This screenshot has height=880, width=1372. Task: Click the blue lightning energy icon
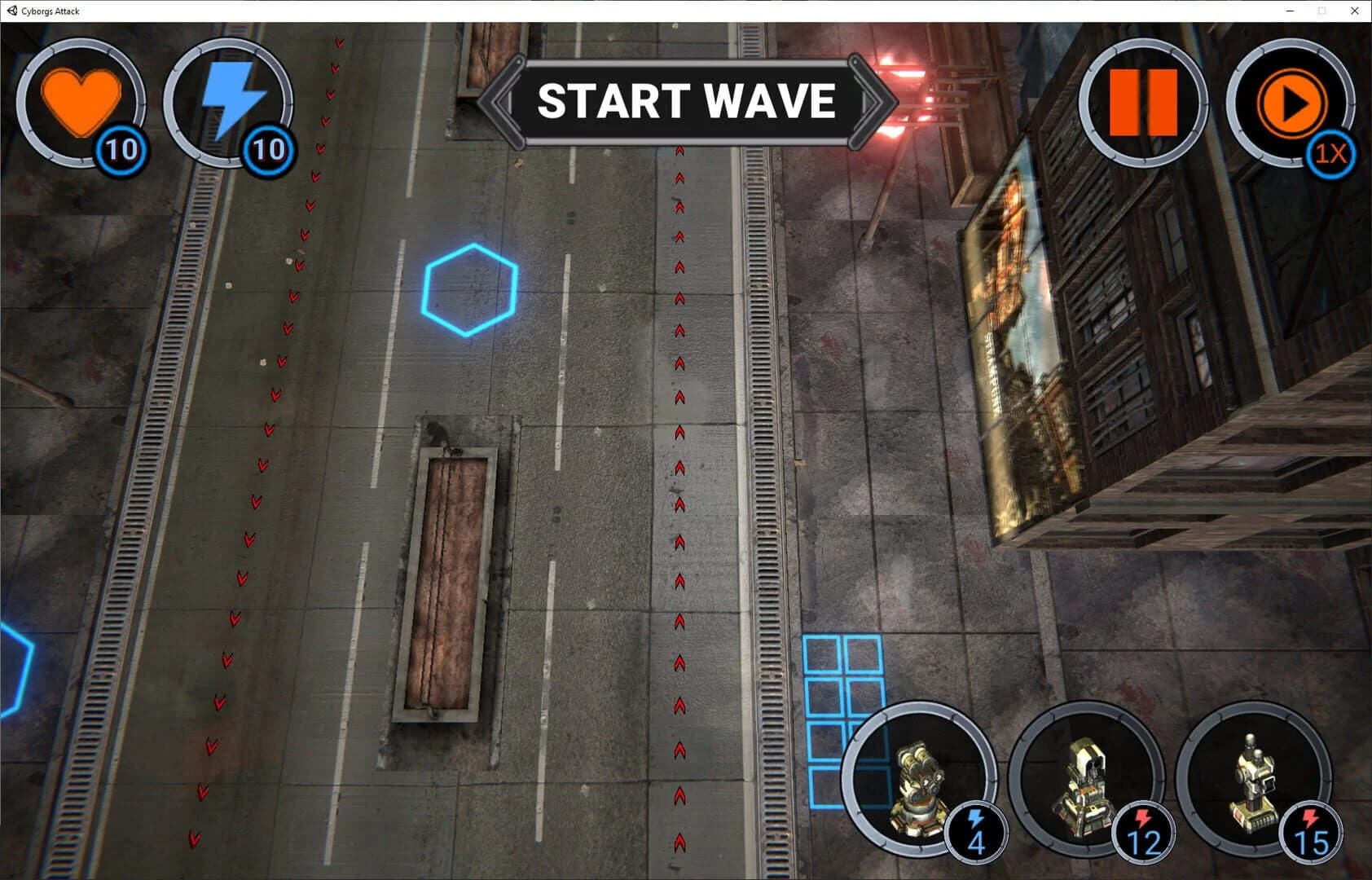click(231, 98)
